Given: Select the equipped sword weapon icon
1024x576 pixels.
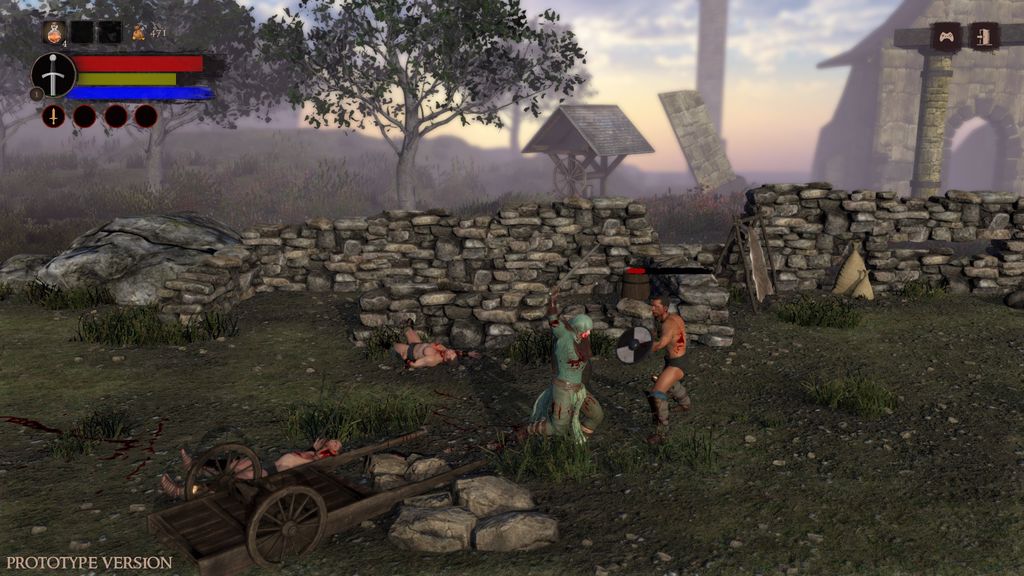Looking at the screenshot, I should click(53, 75).
